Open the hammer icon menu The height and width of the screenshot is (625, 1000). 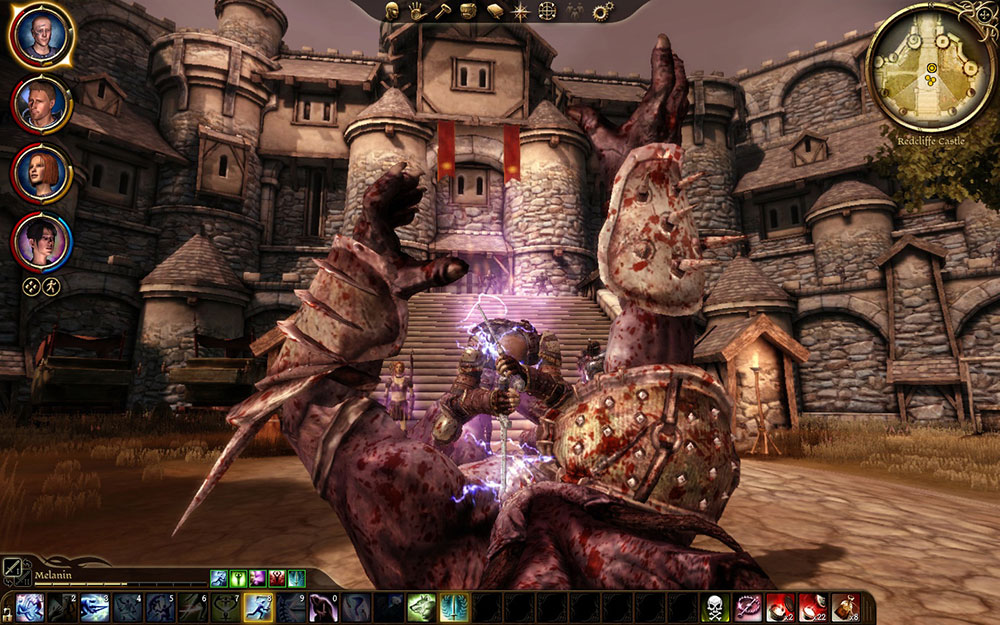441,11
